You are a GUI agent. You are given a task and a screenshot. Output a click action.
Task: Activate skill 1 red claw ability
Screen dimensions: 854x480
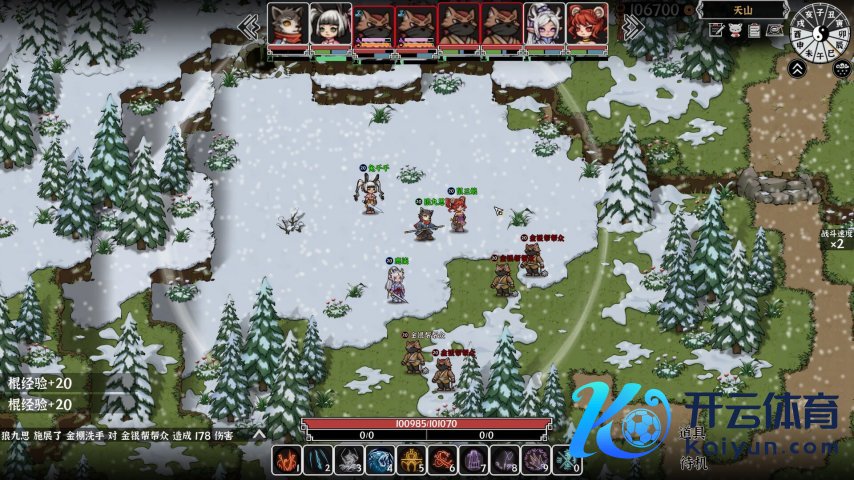pyautogui.click(x=287, y=460)
